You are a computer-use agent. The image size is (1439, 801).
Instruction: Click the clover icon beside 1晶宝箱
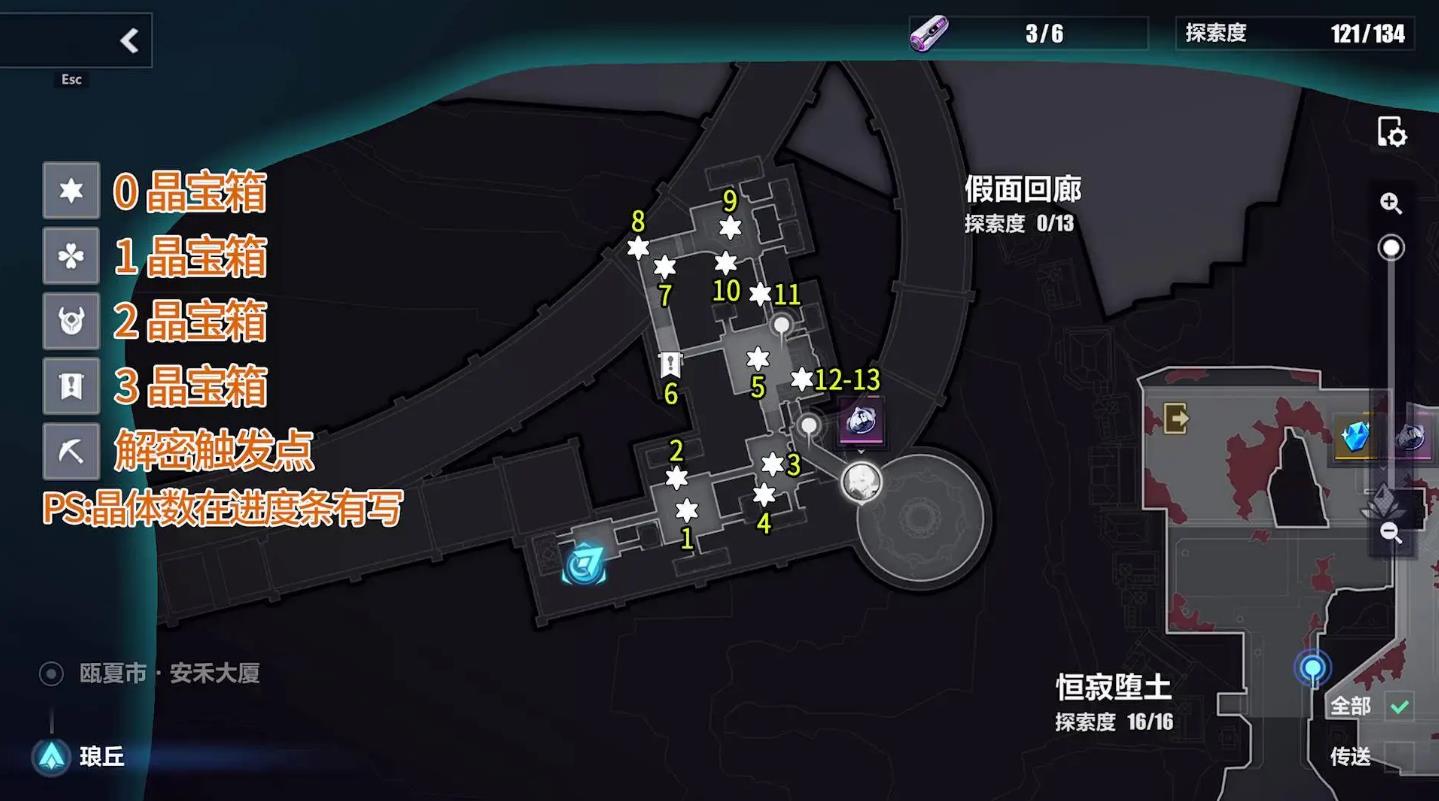point(70,257)
